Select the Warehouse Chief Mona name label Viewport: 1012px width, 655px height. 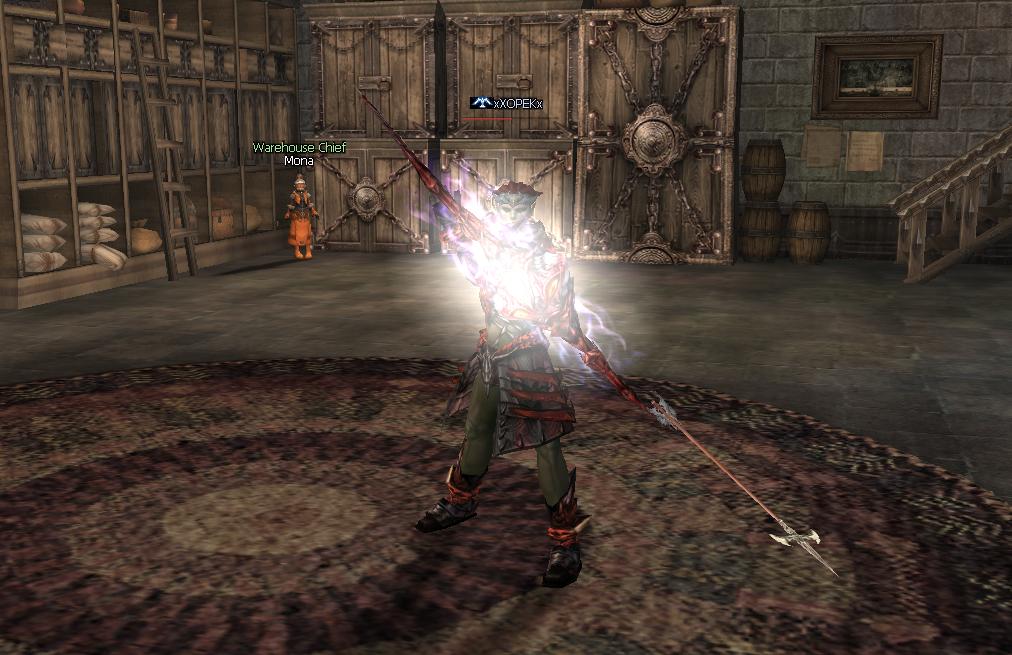[297, 154]
